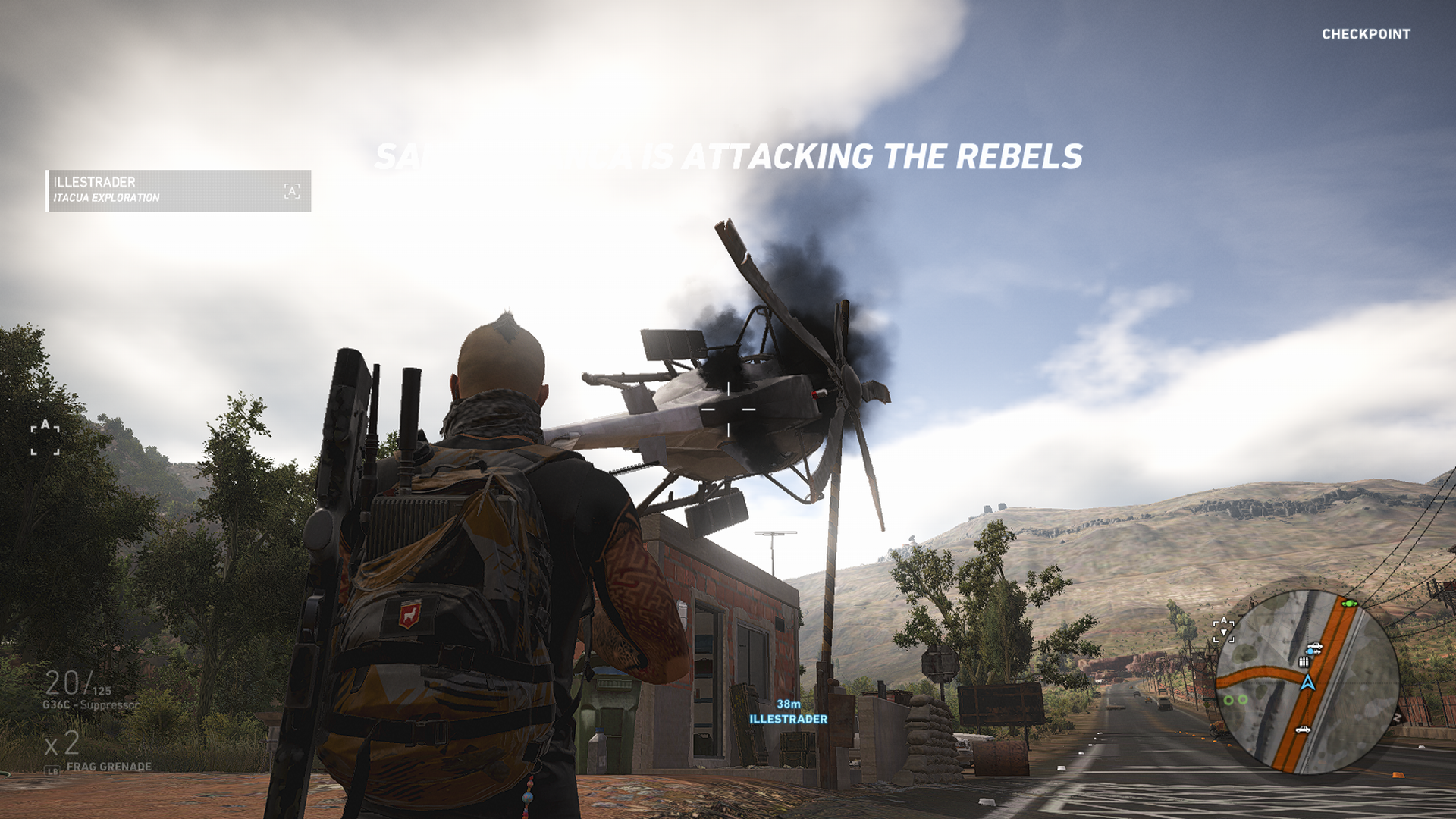Click a green rebel circle icon on the minimap

click(x=1229, y=699)
